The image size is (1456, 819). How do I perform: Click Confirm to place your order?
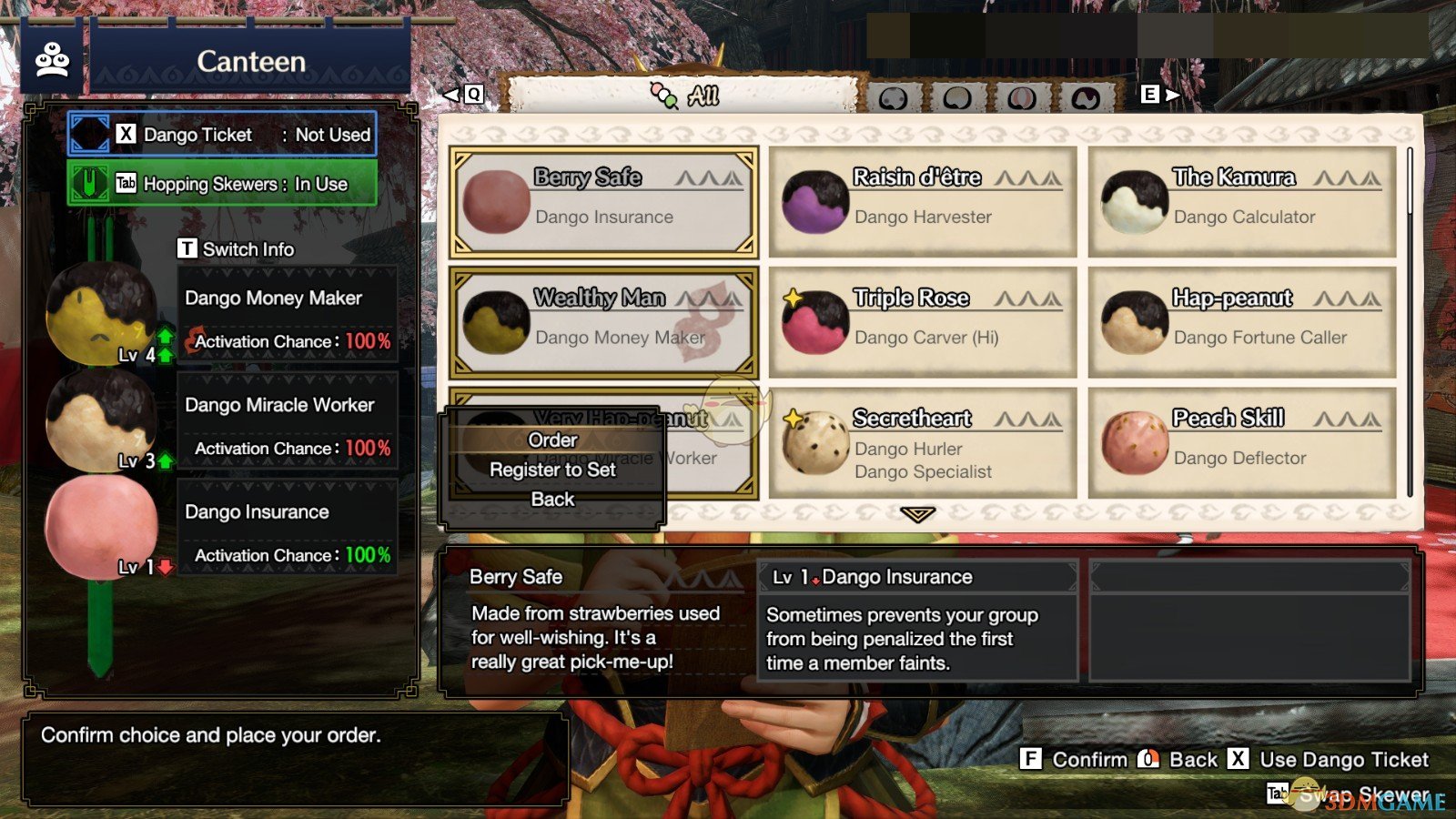pyautogui.click(x=1088, y=759)
